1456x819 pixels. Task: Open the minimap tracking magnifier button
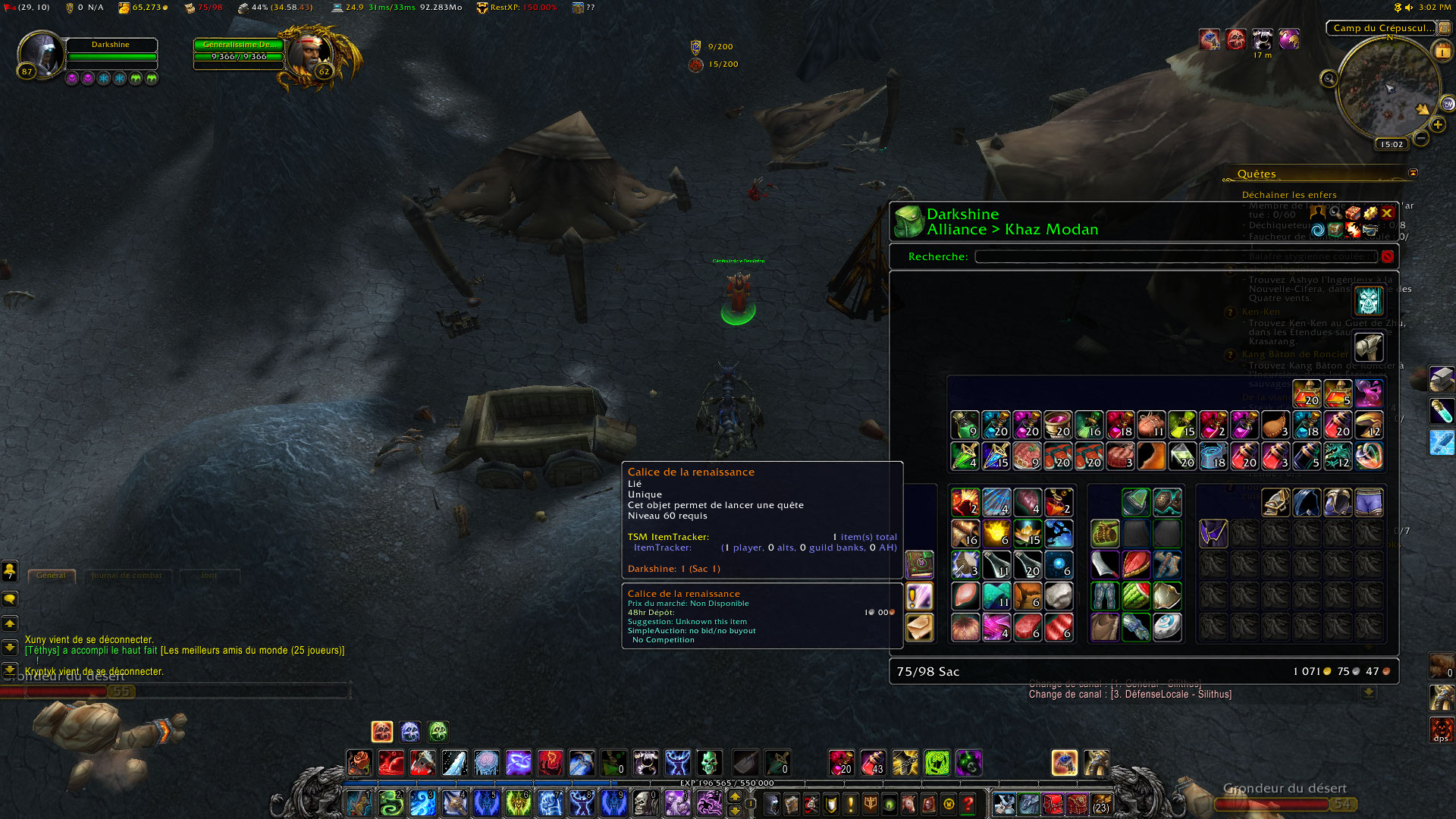[x=1329, y=79]
